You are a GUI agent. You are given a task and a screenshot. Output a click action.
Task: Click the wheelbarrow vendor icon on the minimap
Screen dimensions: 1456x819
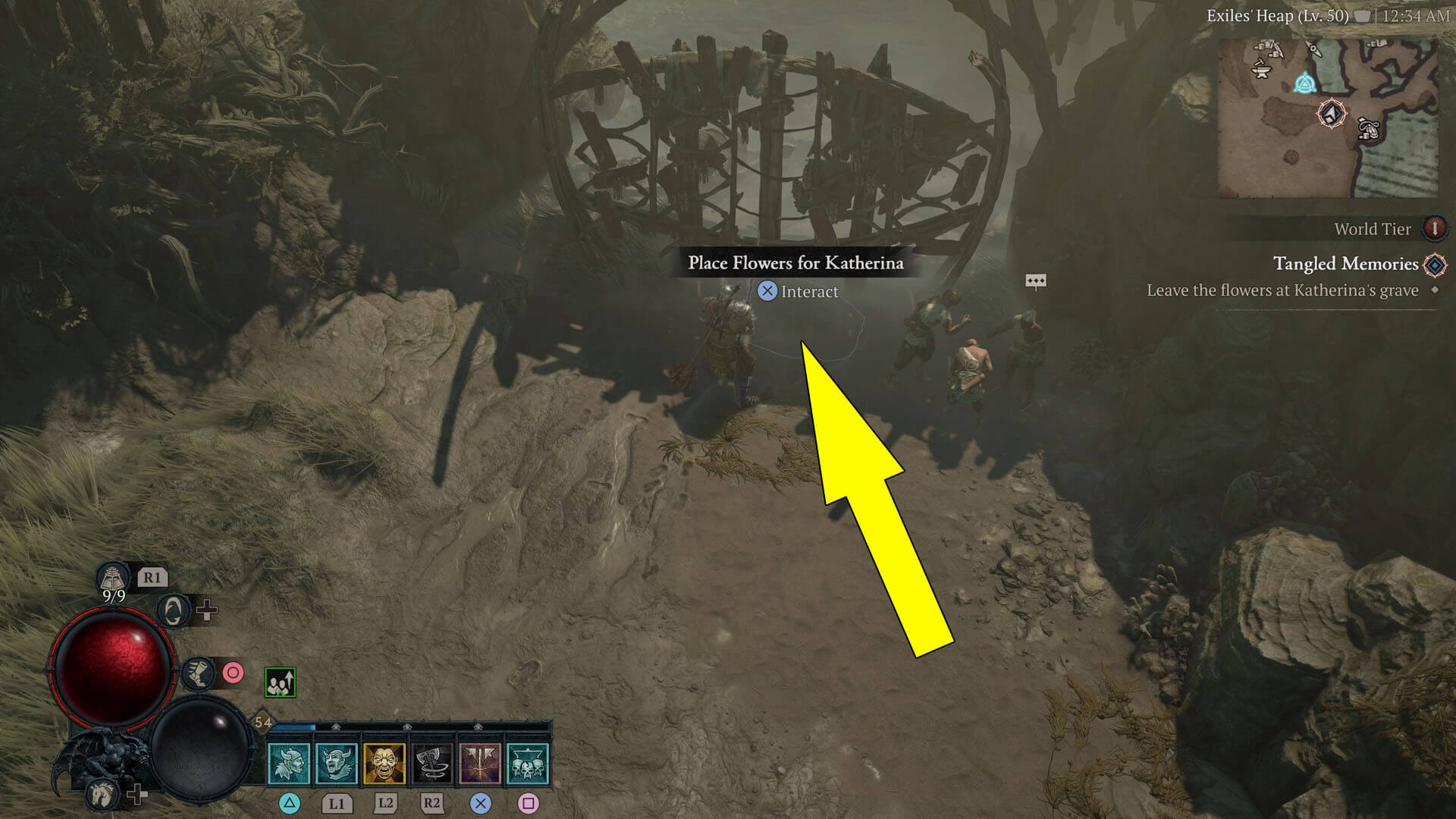(x=1368, y=130)
